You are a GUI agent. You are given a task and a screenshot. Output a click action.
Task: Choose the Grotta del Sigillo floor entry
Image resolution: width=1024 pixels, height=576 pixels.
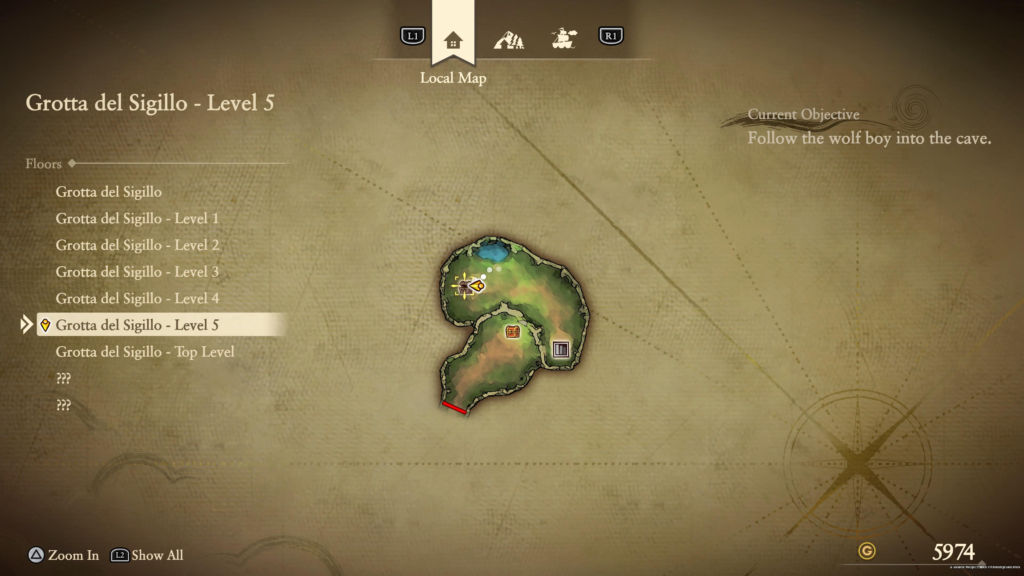click(109, 191)
